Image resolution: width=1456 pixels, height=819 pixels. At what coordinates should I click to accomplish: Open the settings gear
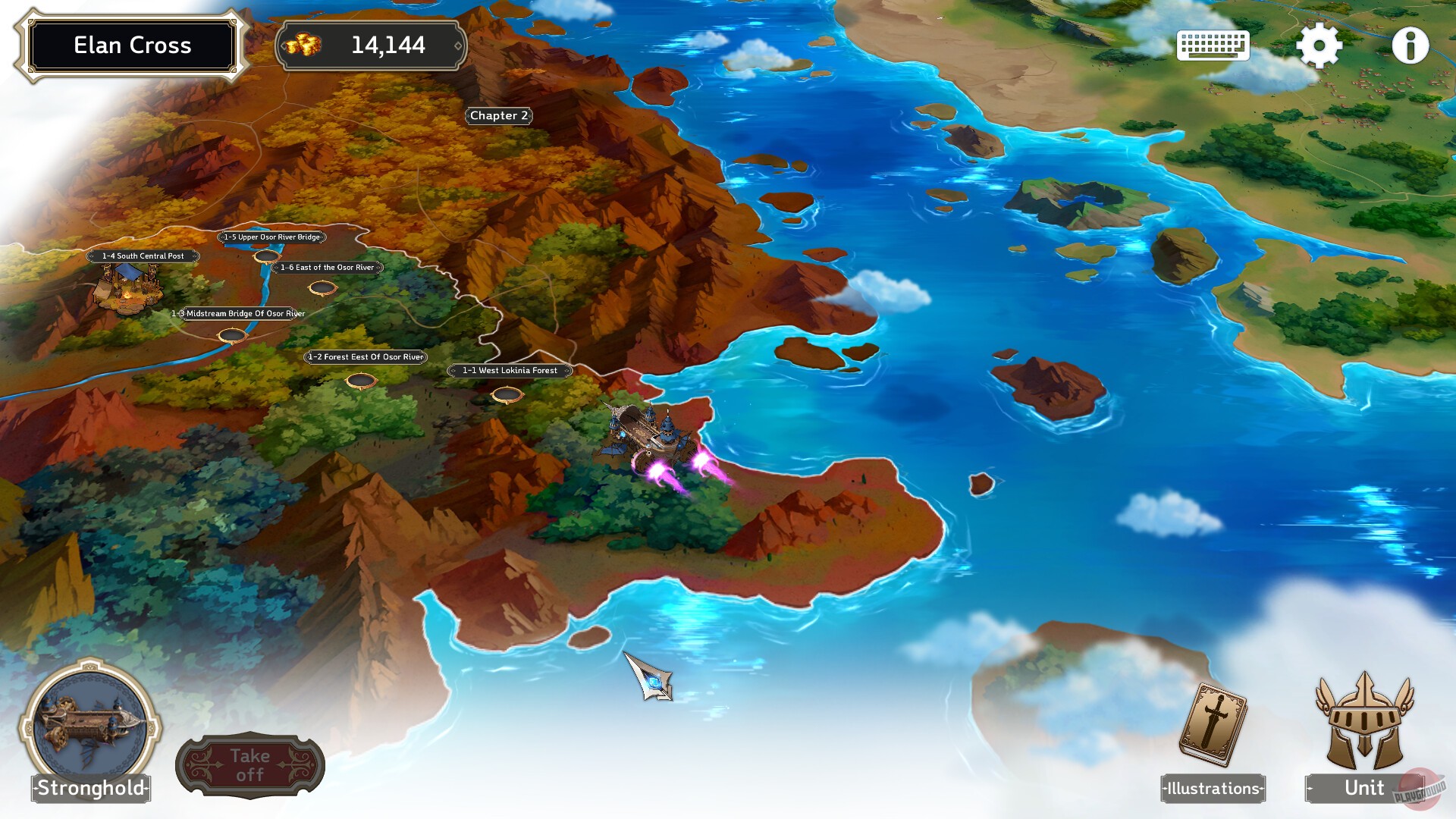(x=1319, y=45)
